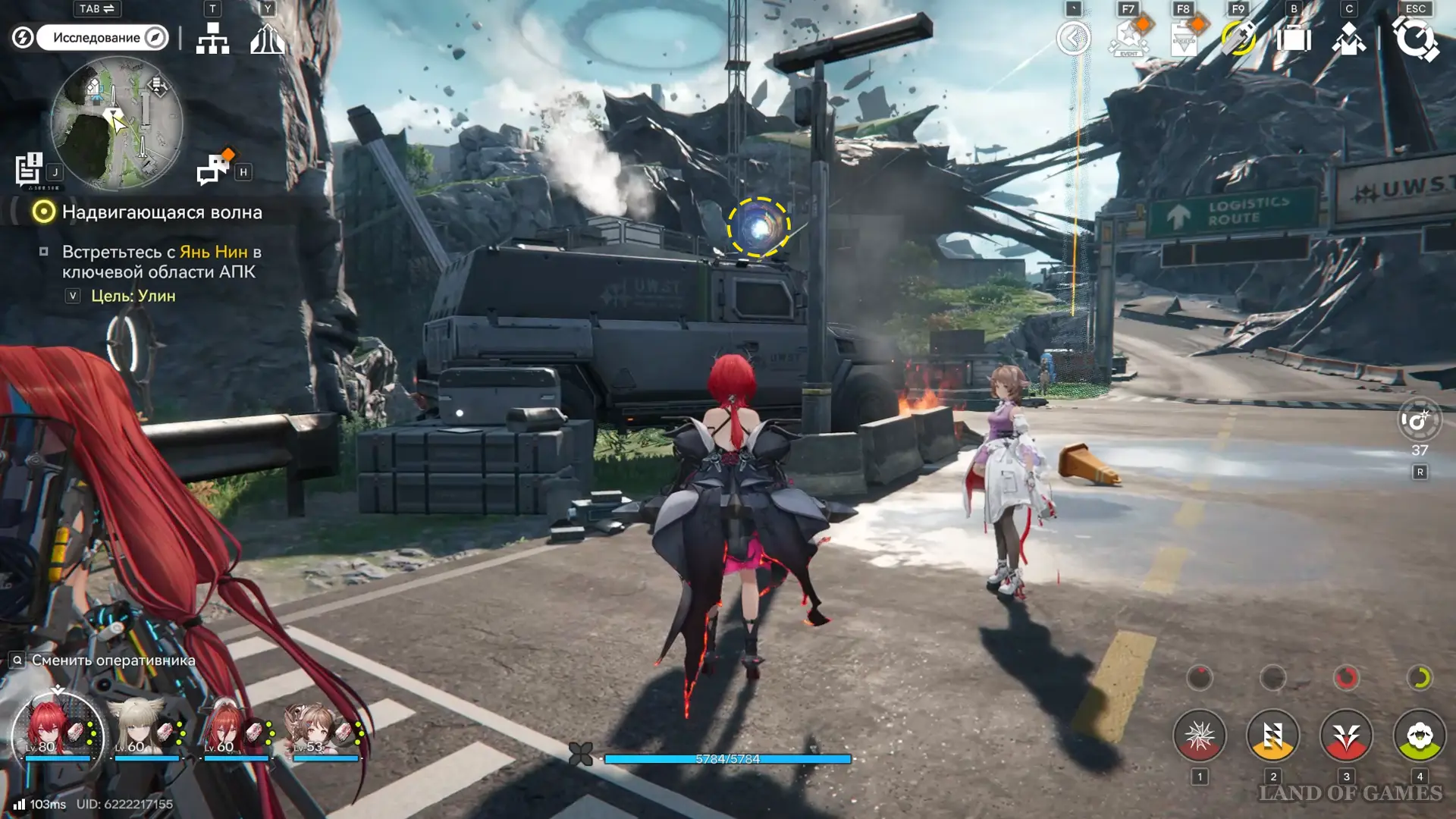Open the yellow-ringed ticket icon
This screenshot has width=1456, height=819.
point(1238,38)
